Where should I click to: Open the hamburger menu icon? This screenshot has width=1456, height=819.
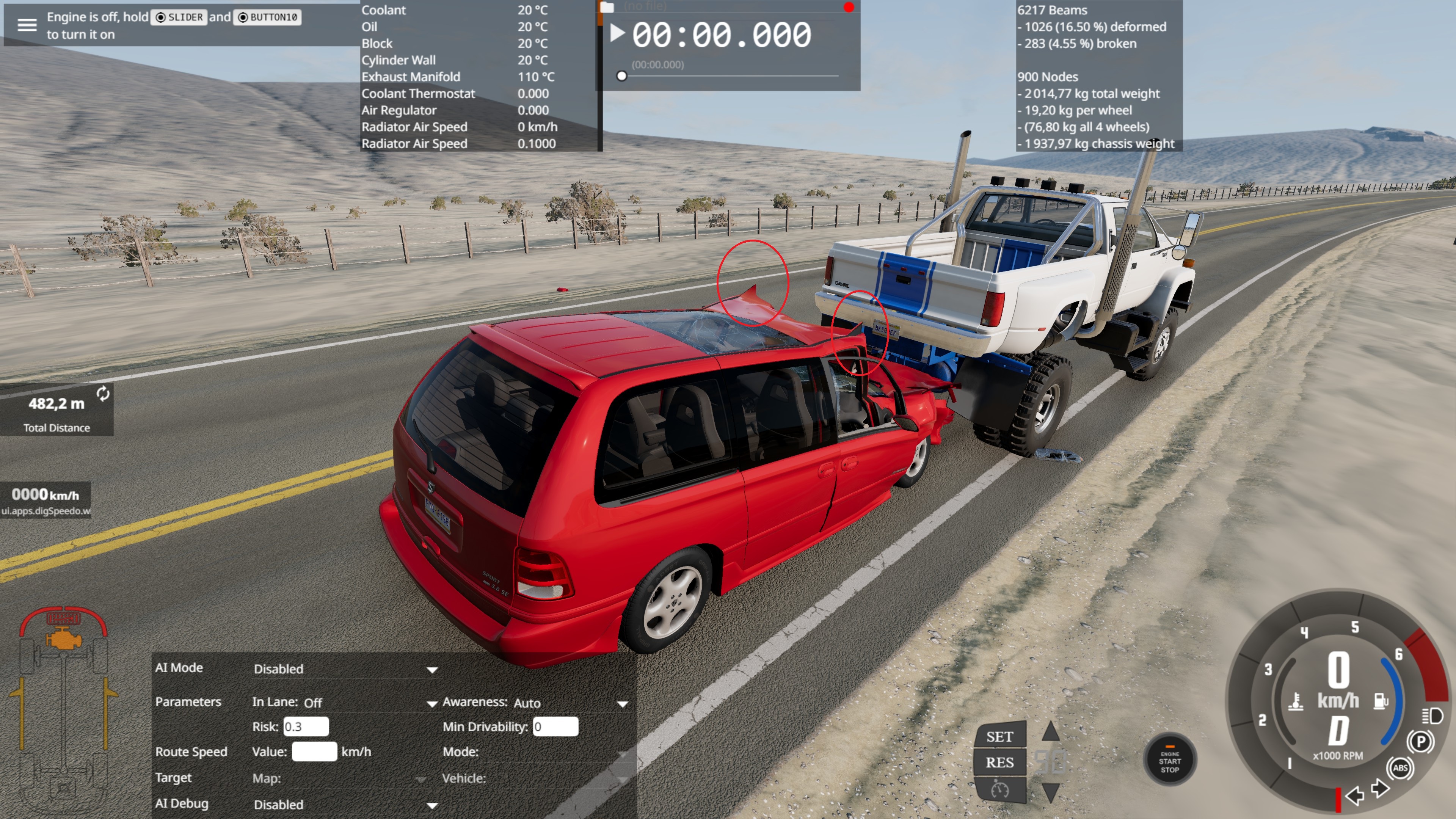27,25
